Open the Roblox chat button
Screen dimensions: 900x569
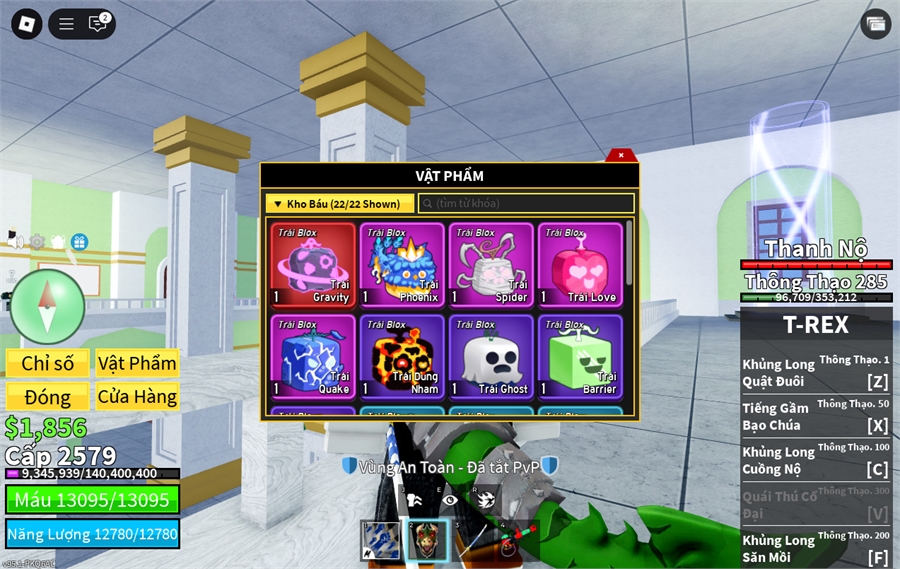coord(98,24)
